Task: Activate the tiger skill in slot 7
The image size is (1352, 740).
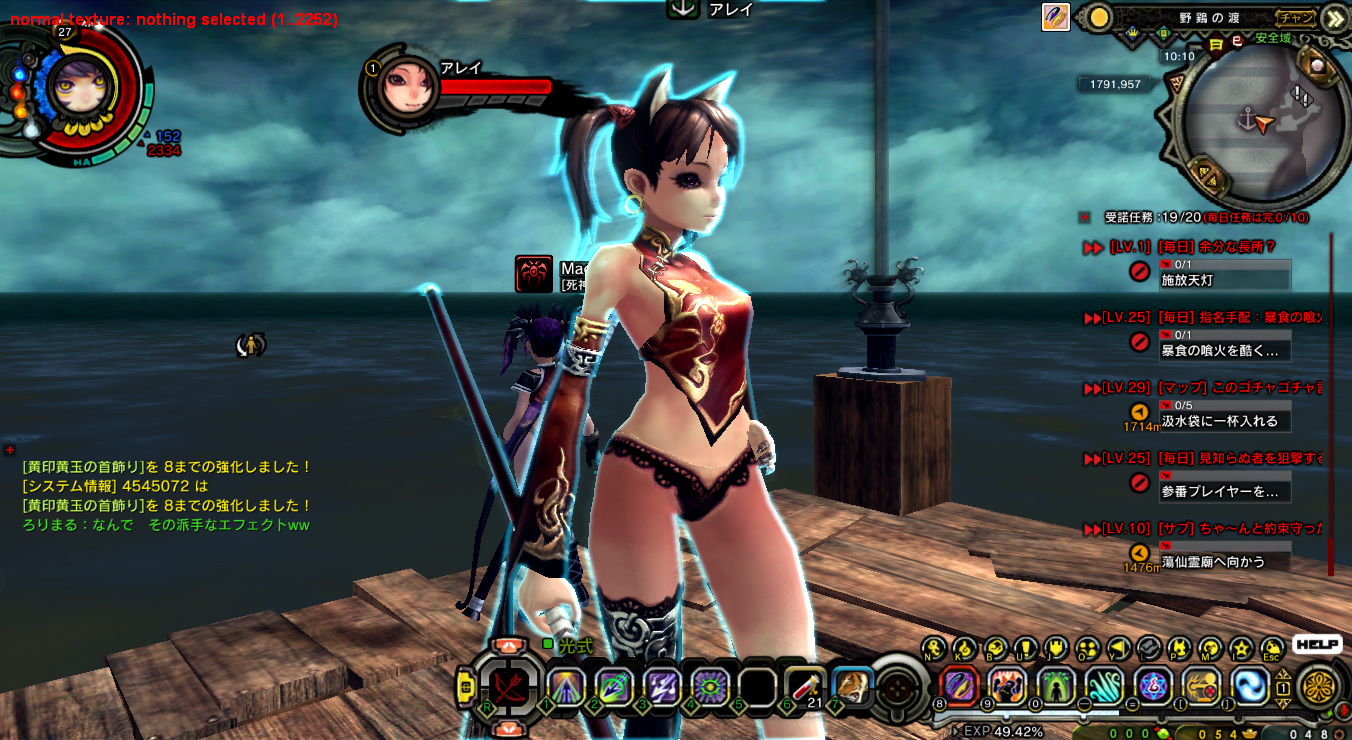Action: pos(852,686)
